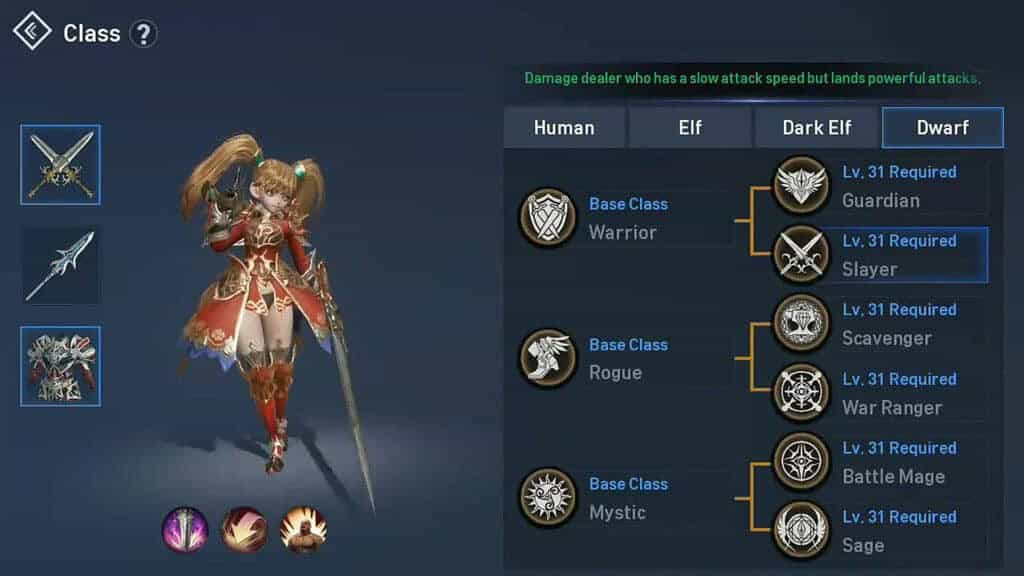Image resolution: width=1024 pixels, height=576 pixels.
Task: Choose the Guardian class
Action: pos(880,186)
